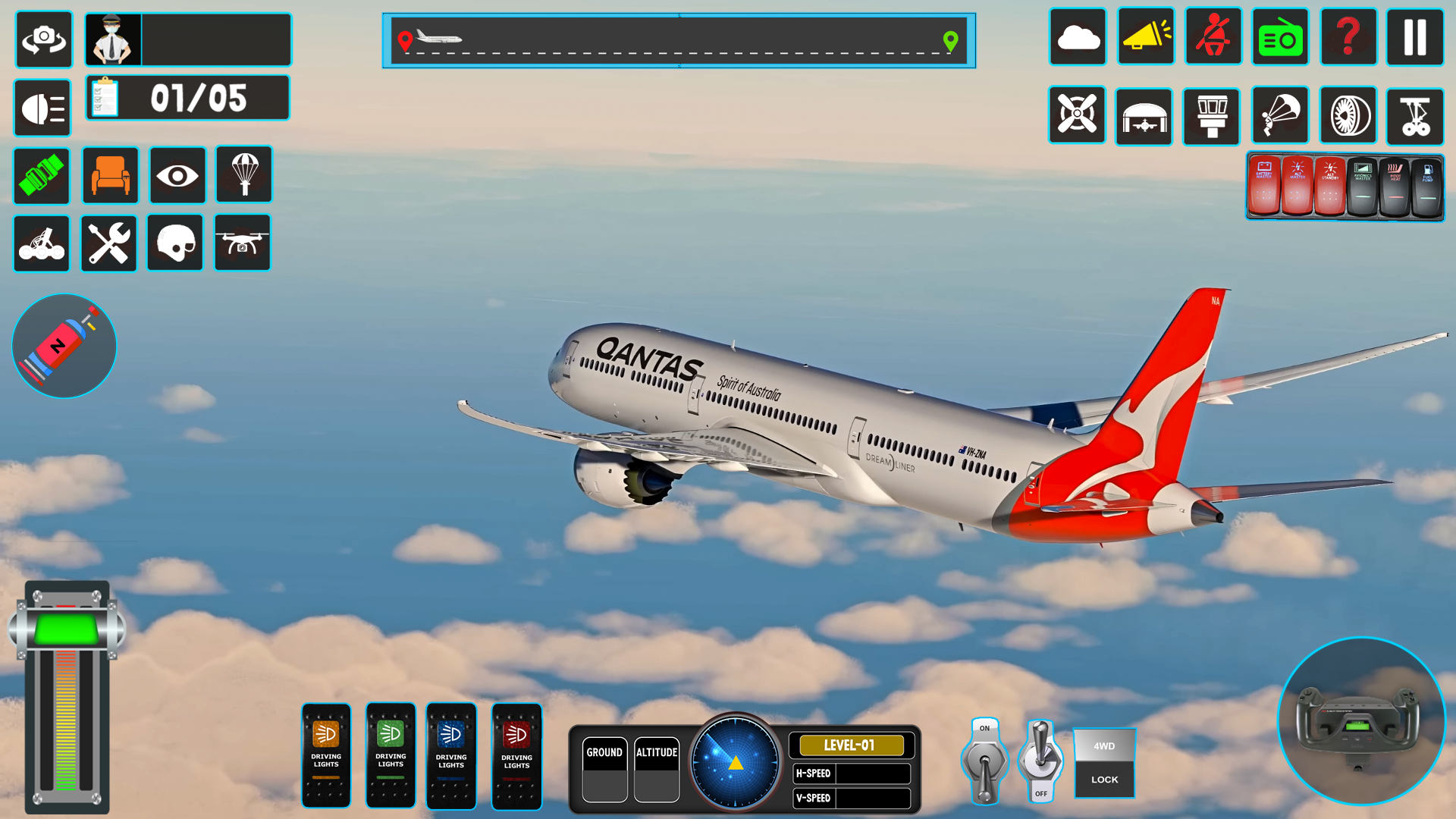
Task: Click the propeller icon
Action: coord(1078,116)
